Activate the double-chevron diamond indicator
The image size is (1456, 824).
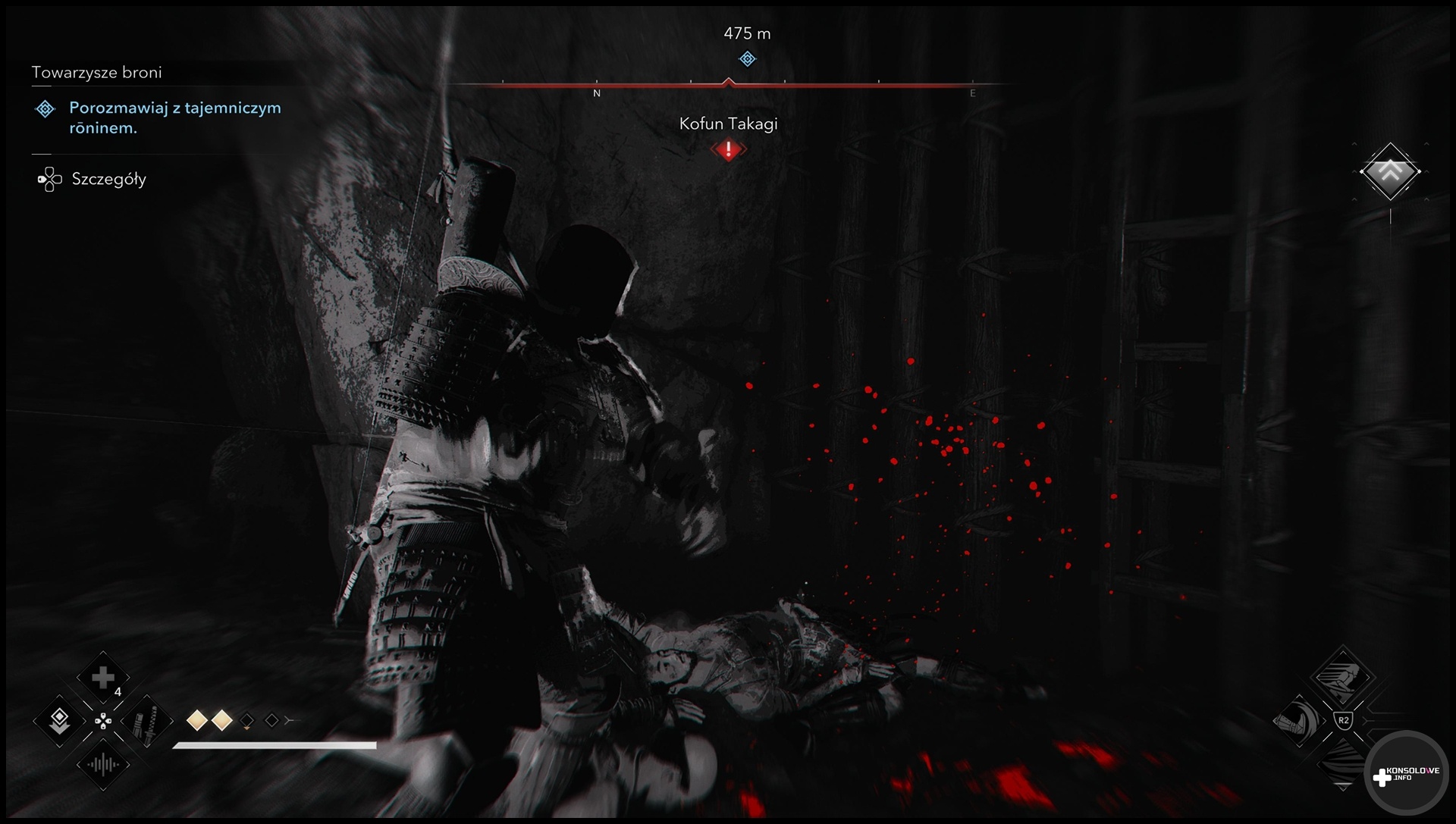(x=1390, y=172)
